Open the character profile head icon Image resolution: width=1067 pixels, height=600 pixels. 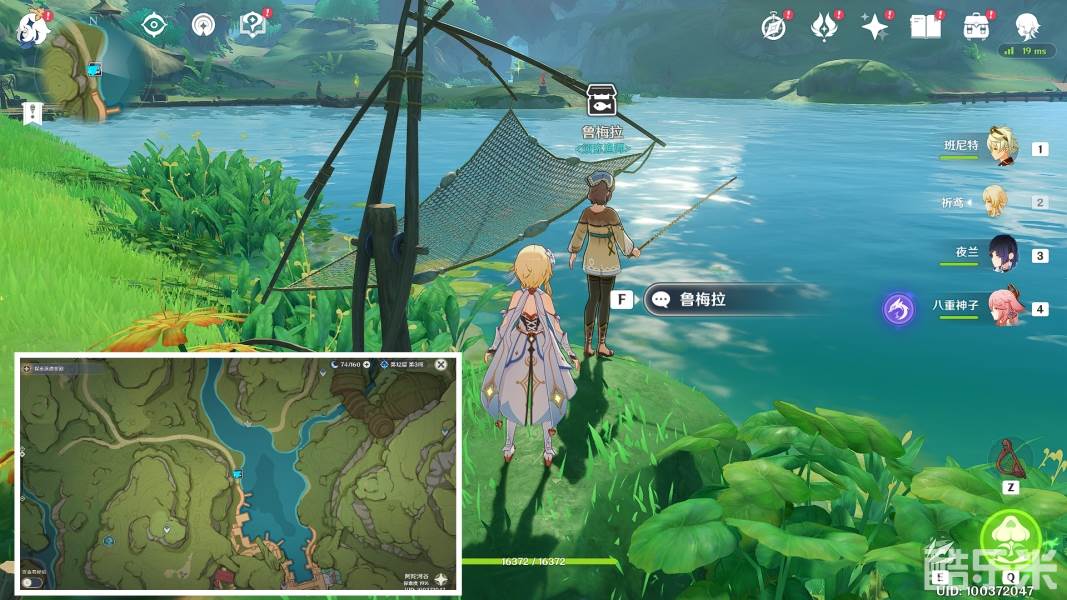coord(1026,27)
